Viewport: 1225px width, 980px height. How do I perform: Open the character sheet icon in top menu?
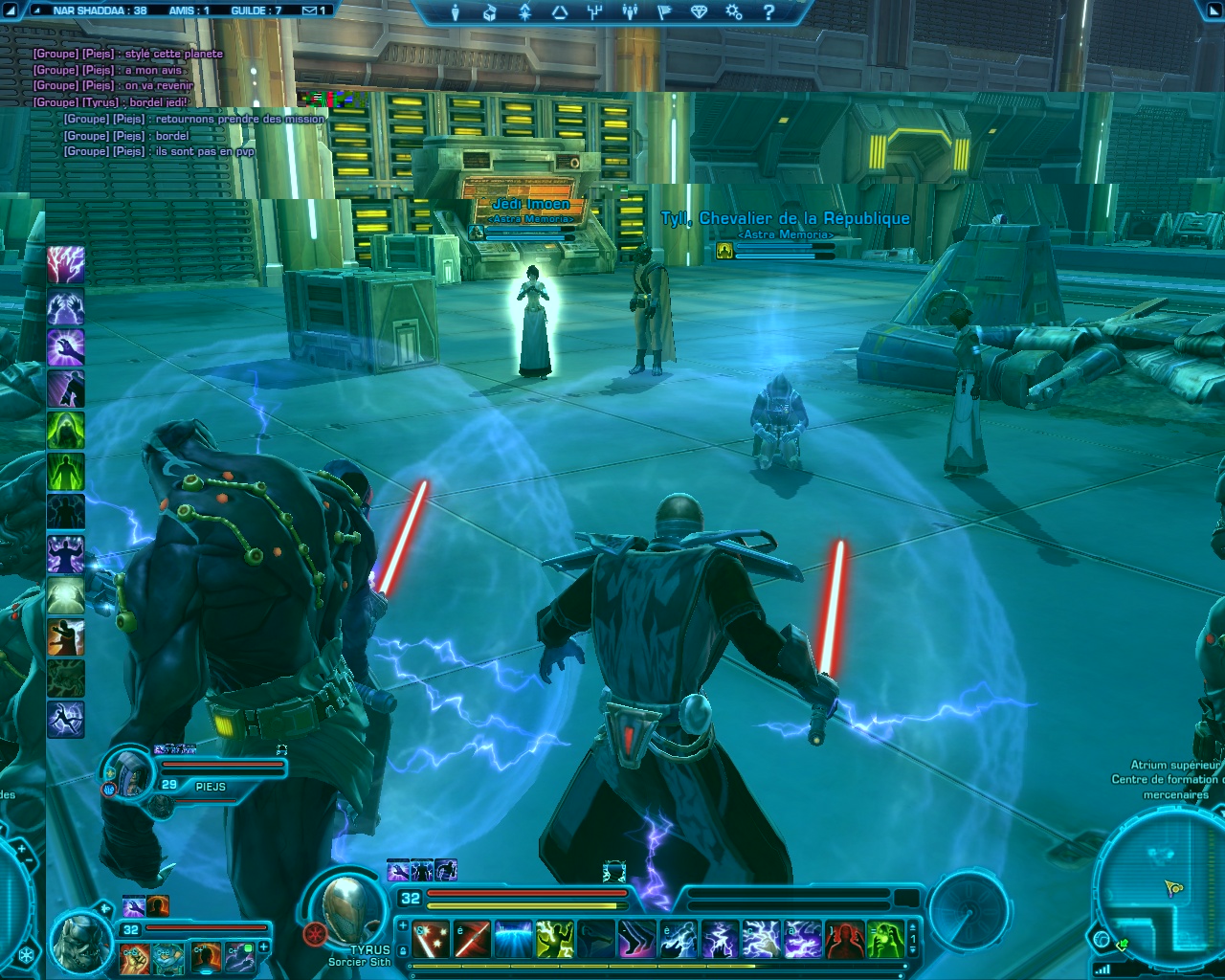point(456,12)
